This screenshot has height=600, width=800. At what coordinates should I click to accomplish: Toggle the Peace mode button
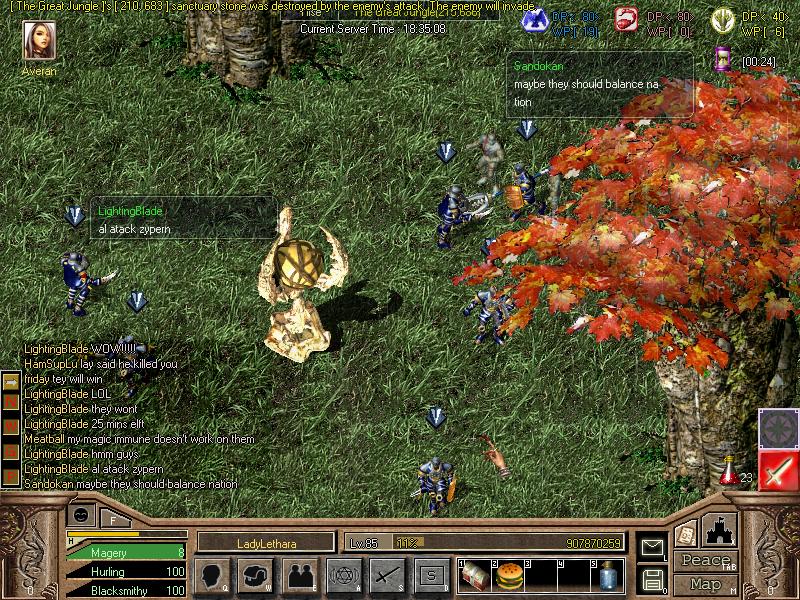coord(705,561)
